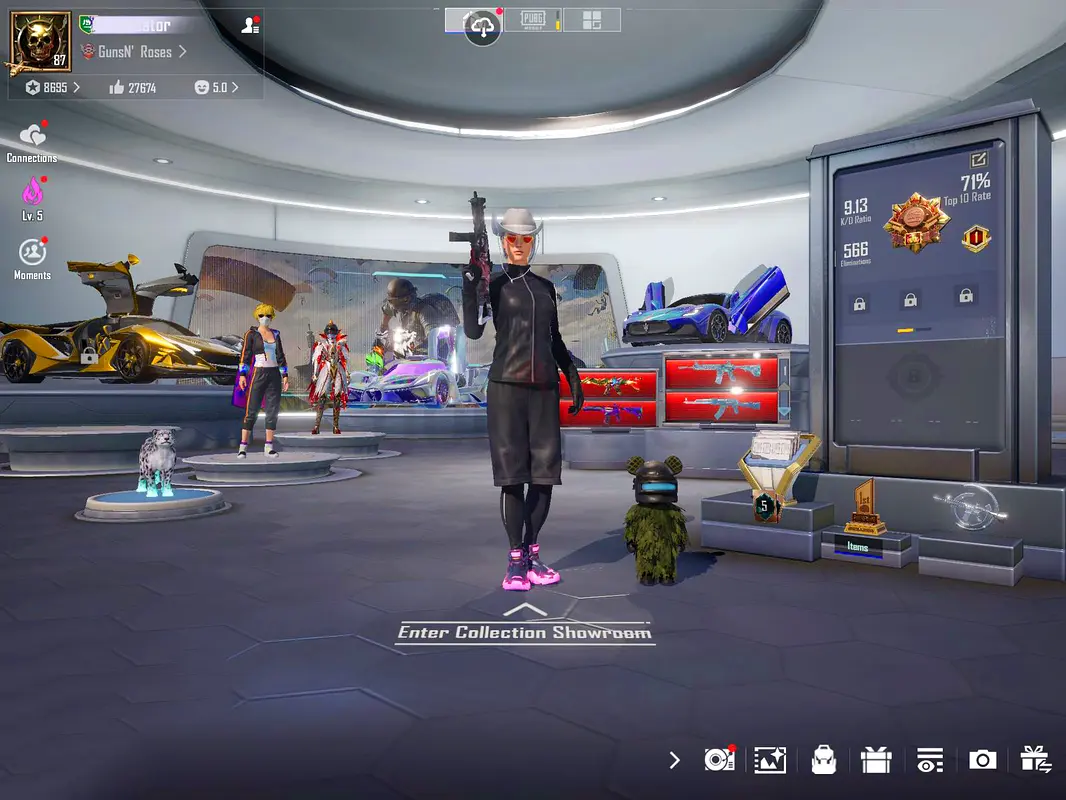Open the music record player icon
This screenshot has width=1066, height=800.
(x=719, y=760)
